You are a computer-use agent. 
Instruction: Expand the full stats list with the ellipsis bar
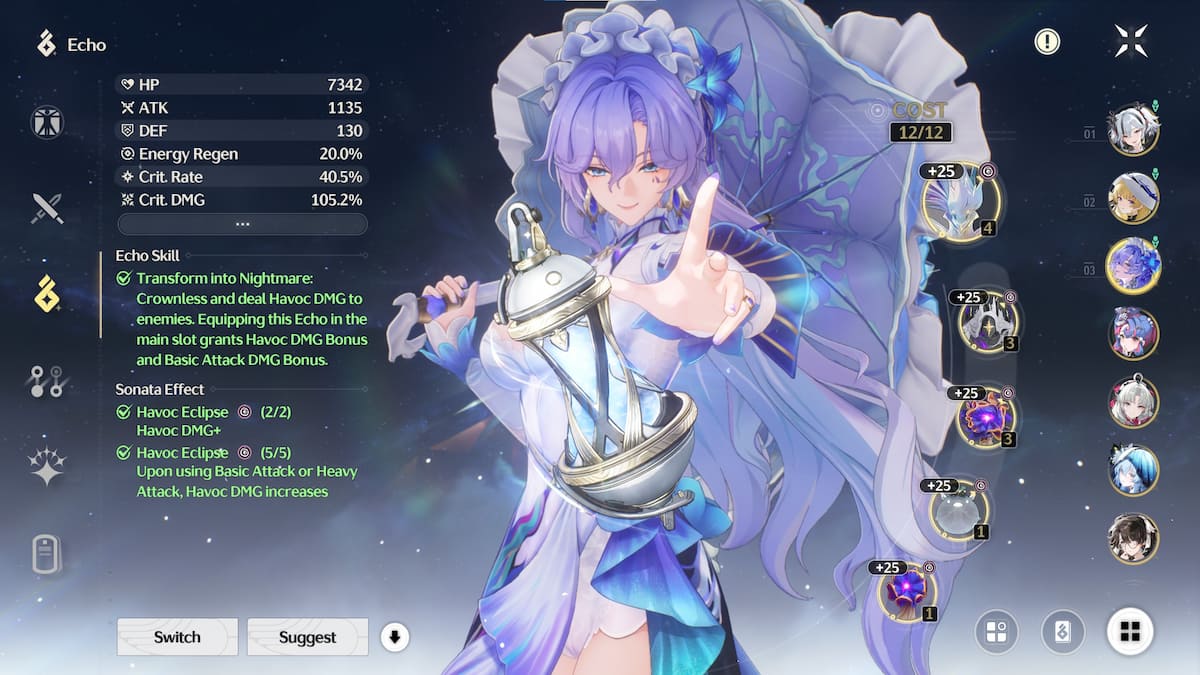[x=242, y=224]
